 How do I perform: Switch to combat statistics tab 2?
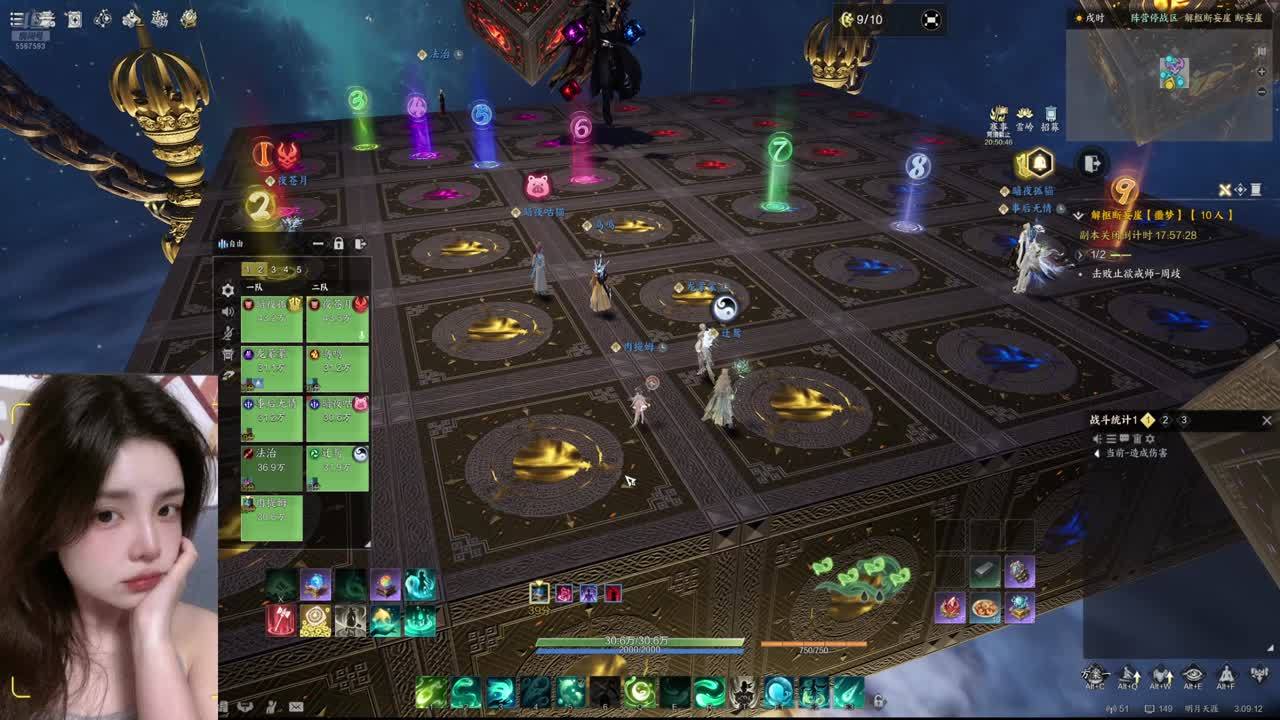point(1165,421)
